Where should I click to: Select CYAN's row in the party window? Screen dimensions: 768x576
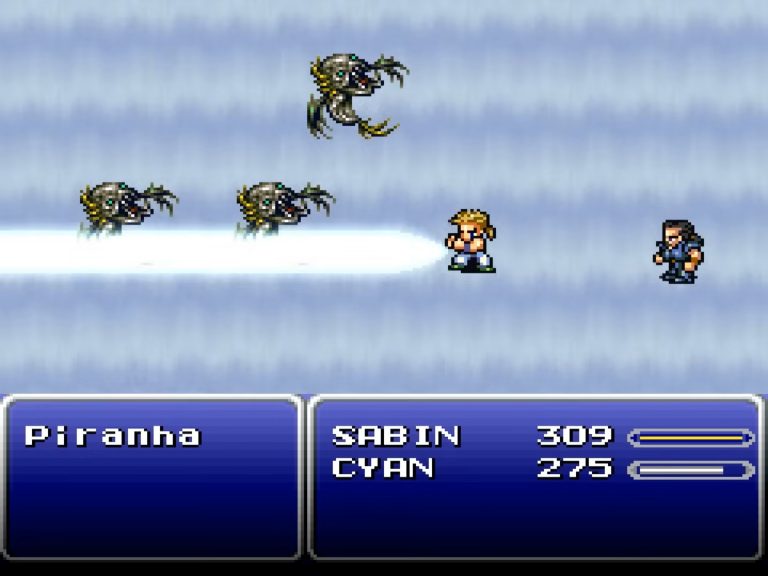[x=384, y=468]
